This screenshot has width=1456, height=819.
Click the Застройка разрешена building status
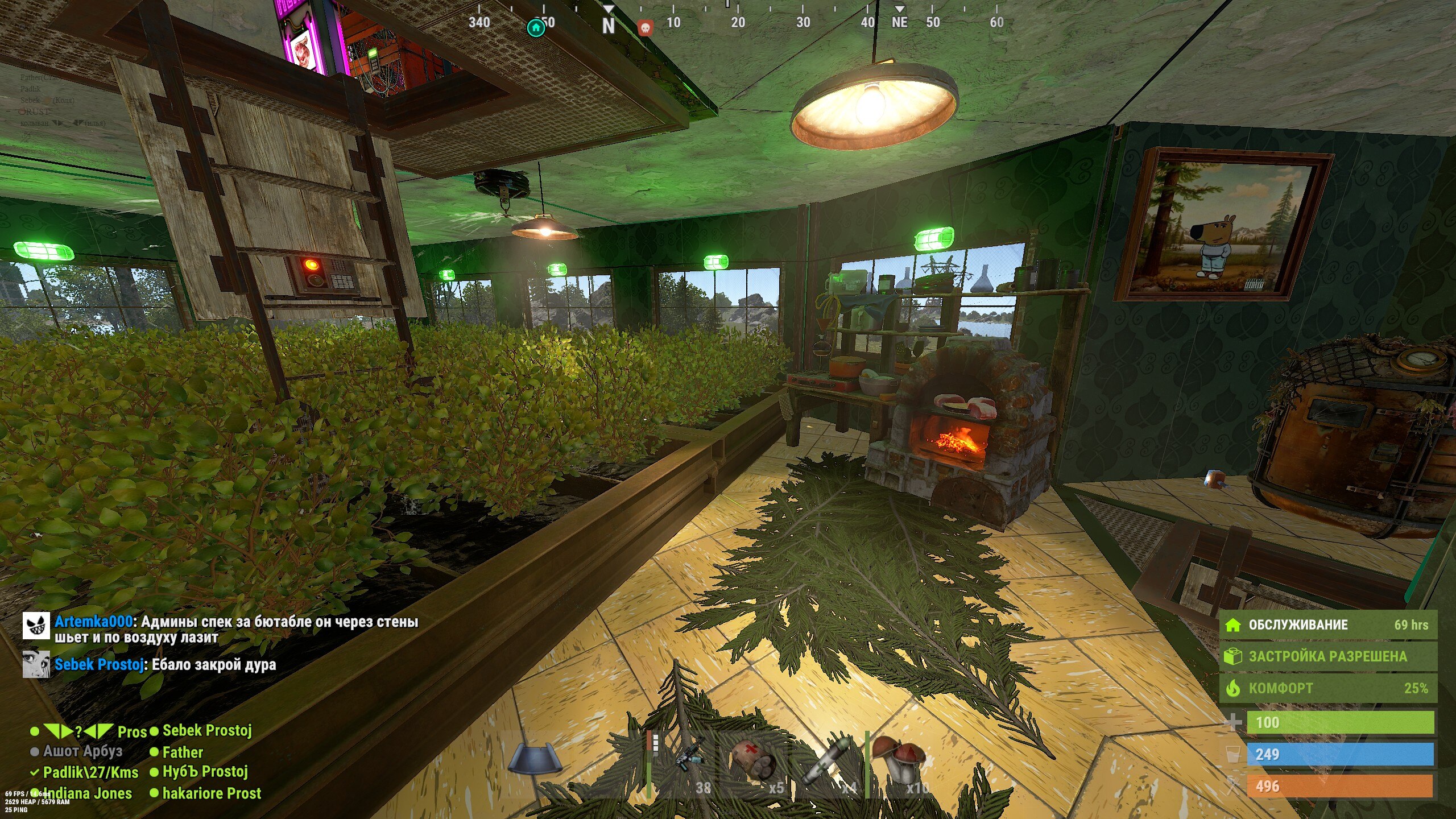pos(1327,656)
